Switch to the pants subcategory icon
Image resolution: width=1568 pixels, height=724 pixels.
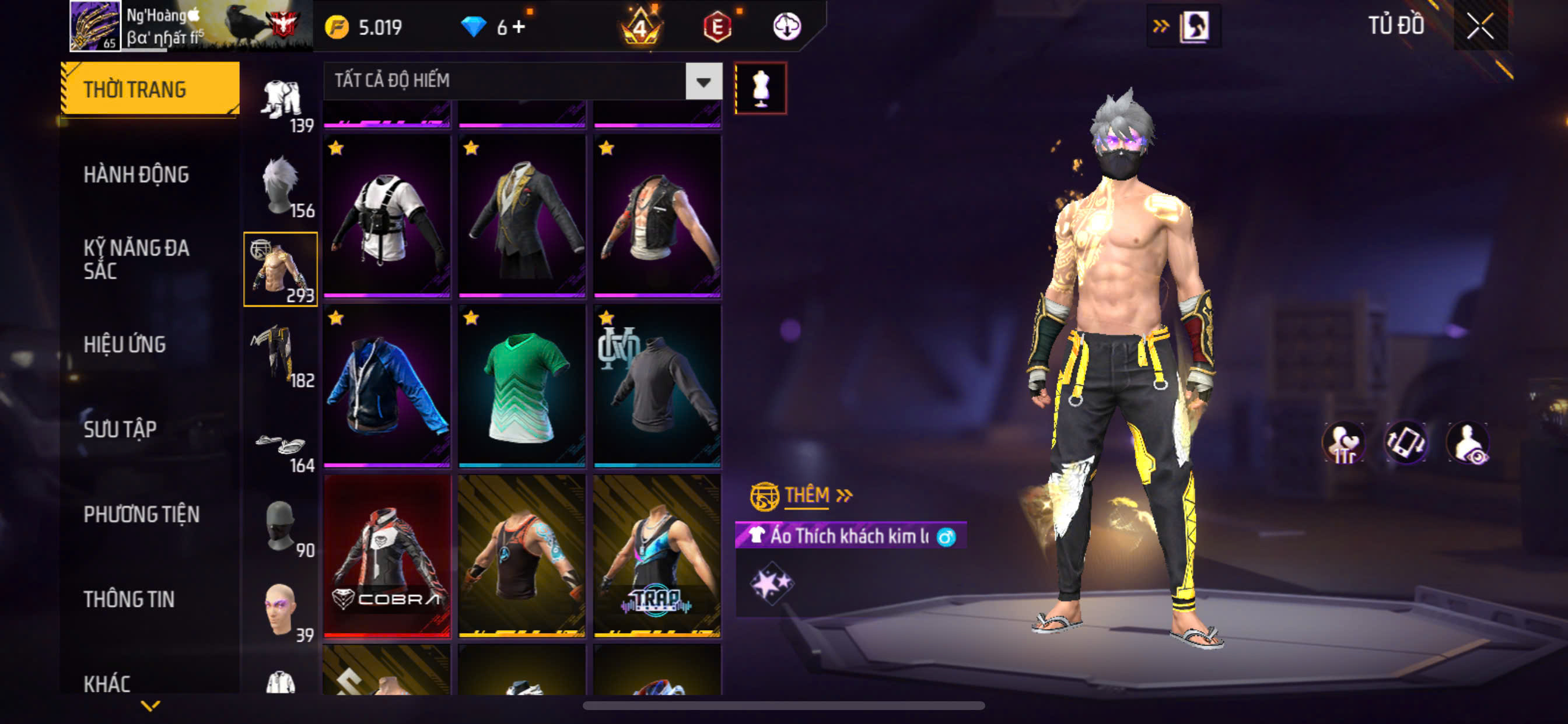(281, 354)
